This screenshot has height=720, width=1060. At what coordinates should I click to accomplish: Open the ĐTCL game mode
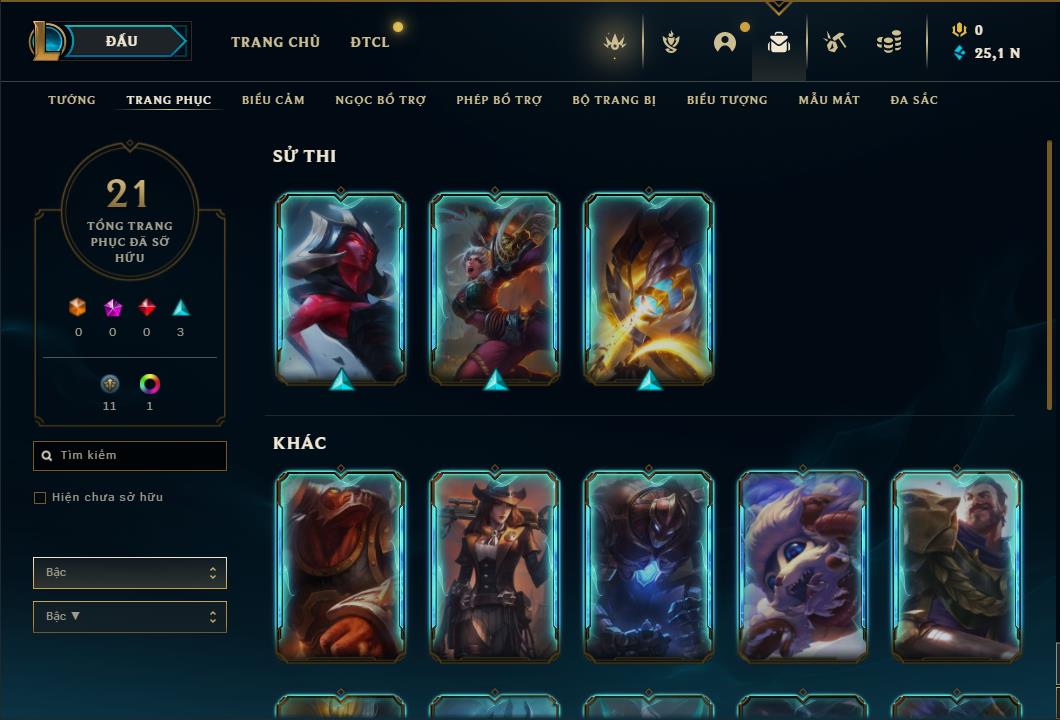370,42
